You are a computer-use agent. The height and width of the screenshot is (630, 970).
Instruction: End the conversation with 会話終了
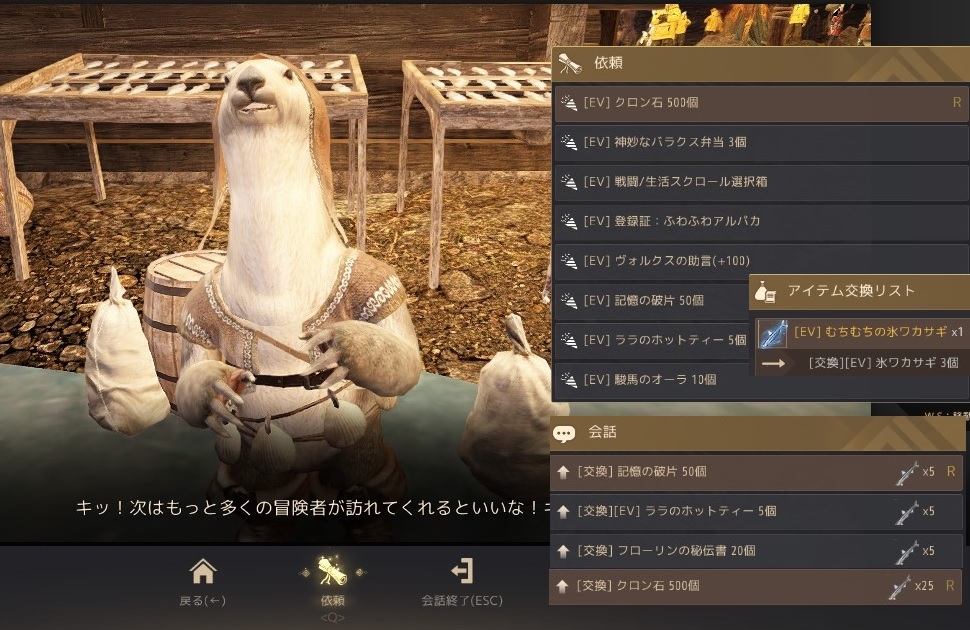[462, 581]
